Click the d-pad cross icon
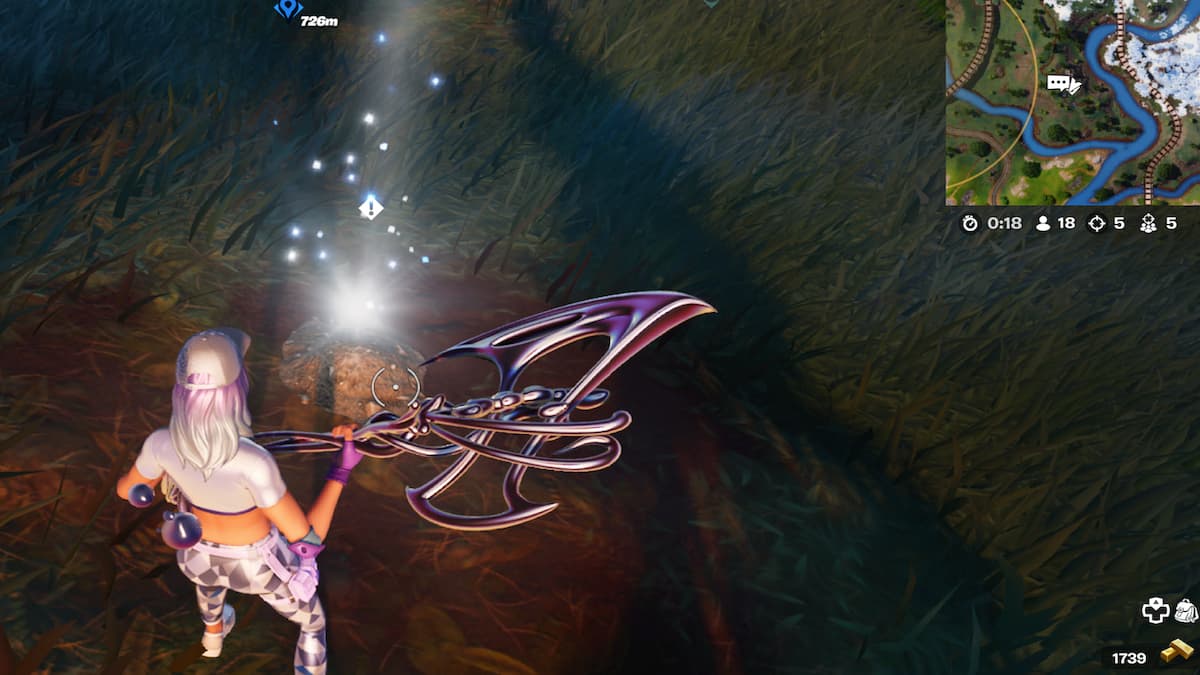The height and width of the screenshot is (675, 1200). (1156, 611)
